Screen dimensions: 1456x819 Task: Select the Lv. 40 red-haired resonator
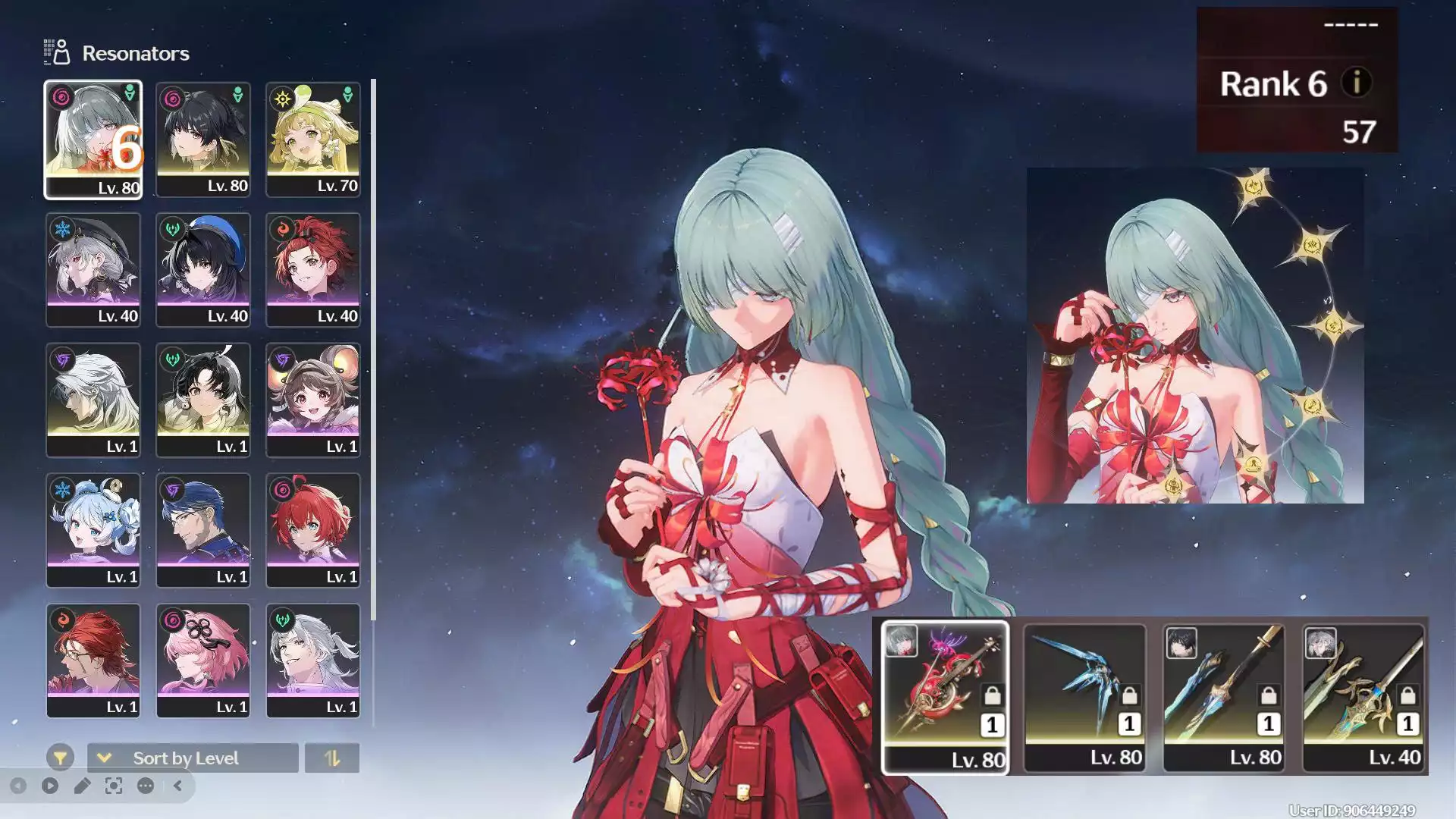pos(312,270)
